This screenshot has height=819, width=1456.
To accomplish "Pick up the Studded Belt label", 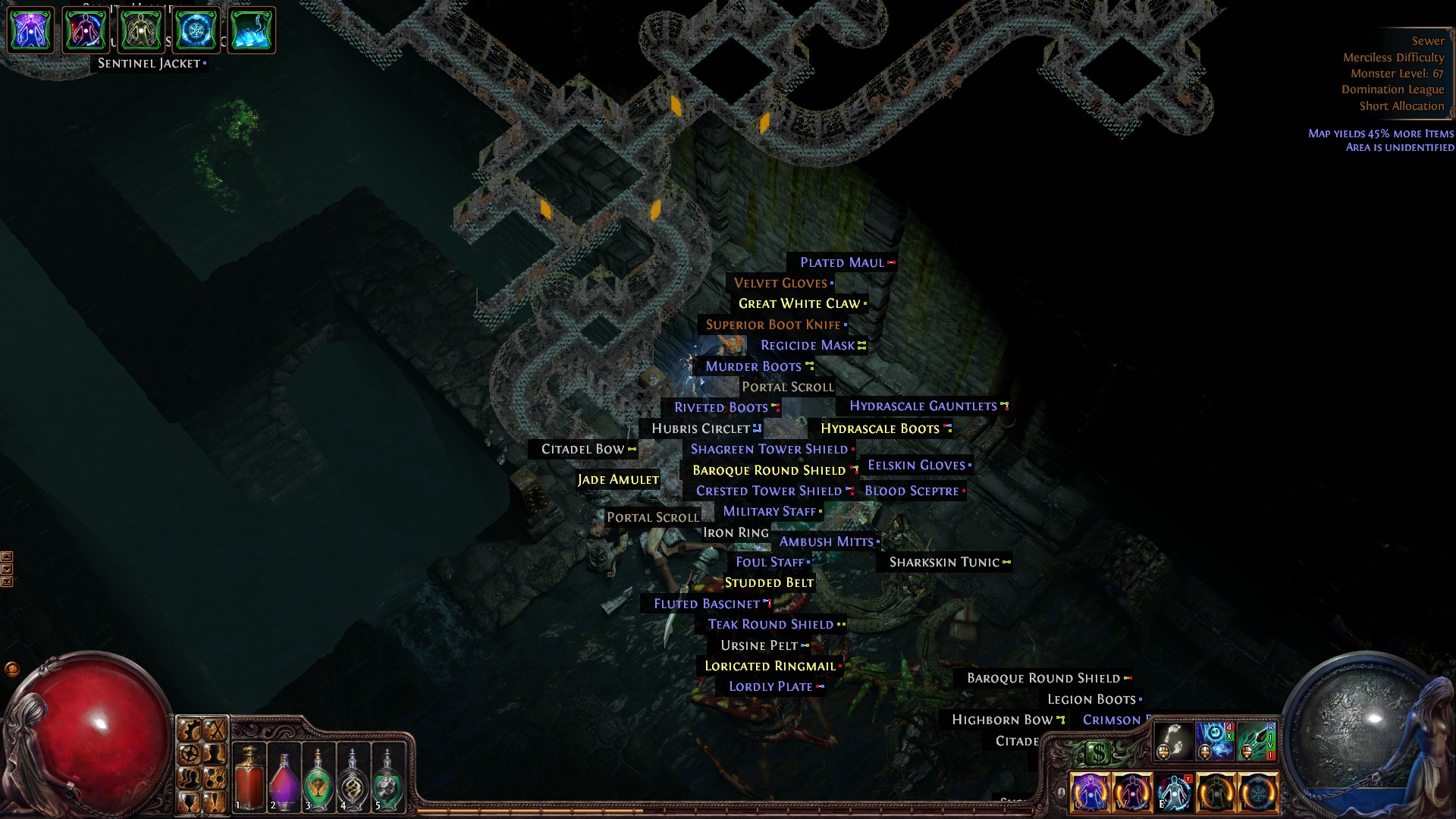I will tap(769, 583).
